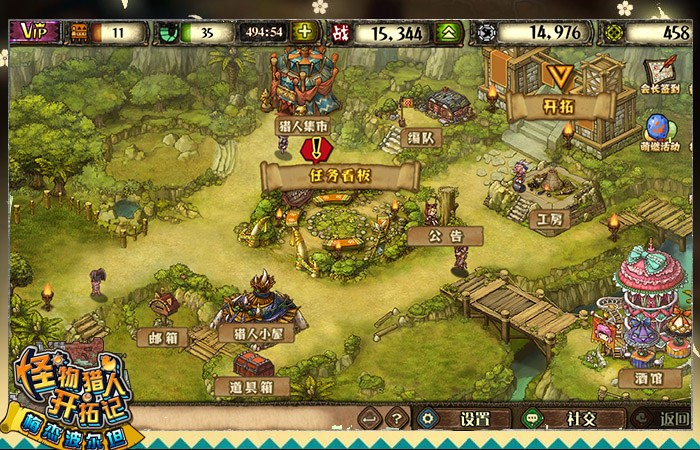Check the 邮箱 mailbox

pyautogui.click(x=163, y=337)
